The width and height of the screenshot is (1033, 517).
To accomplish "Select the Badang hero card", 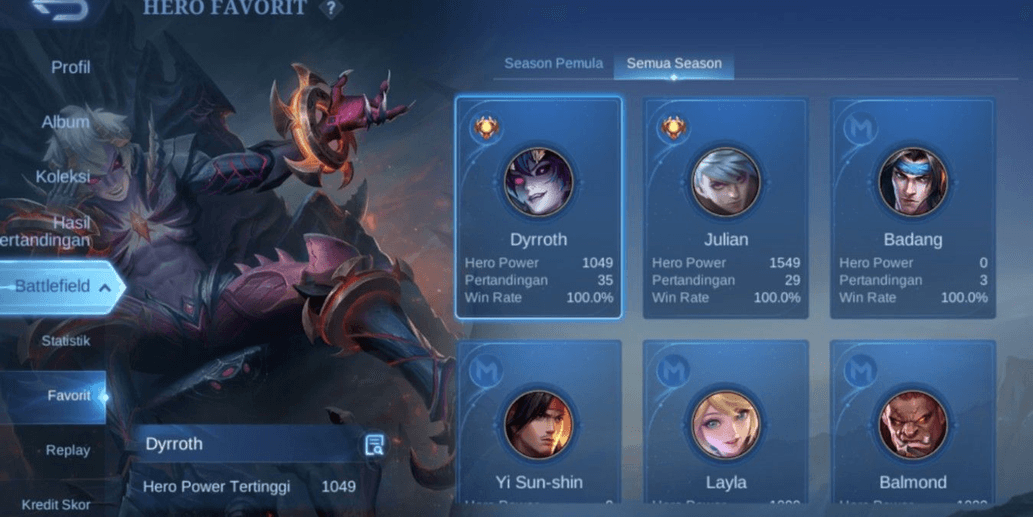I will tap(912, 207).
